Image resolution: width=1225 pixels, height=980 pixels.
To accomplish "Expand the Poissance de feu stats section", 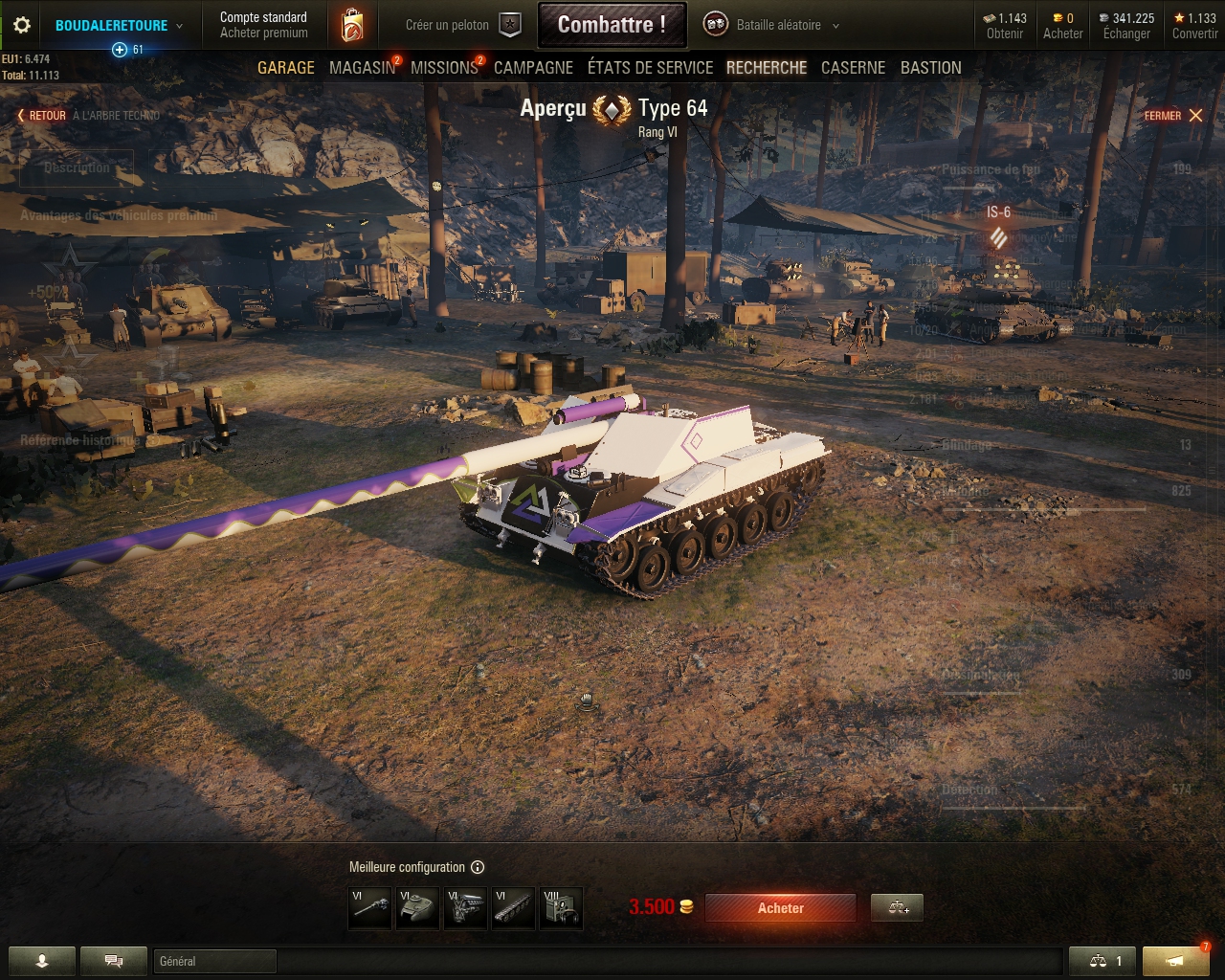I will coord(990,168).
